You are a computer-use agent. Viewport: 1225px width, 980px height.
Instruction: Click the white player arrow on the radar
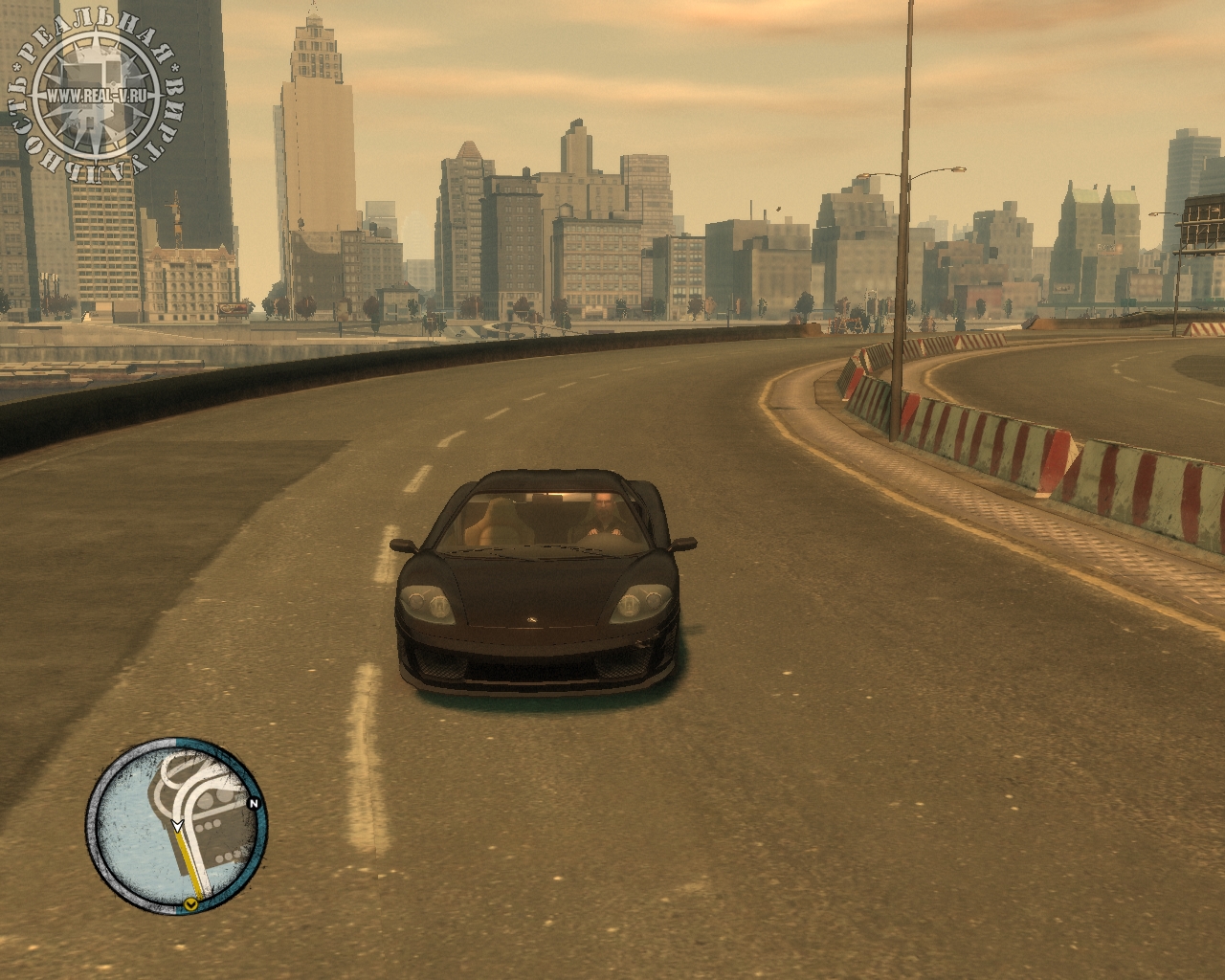[x=177, y=824]
